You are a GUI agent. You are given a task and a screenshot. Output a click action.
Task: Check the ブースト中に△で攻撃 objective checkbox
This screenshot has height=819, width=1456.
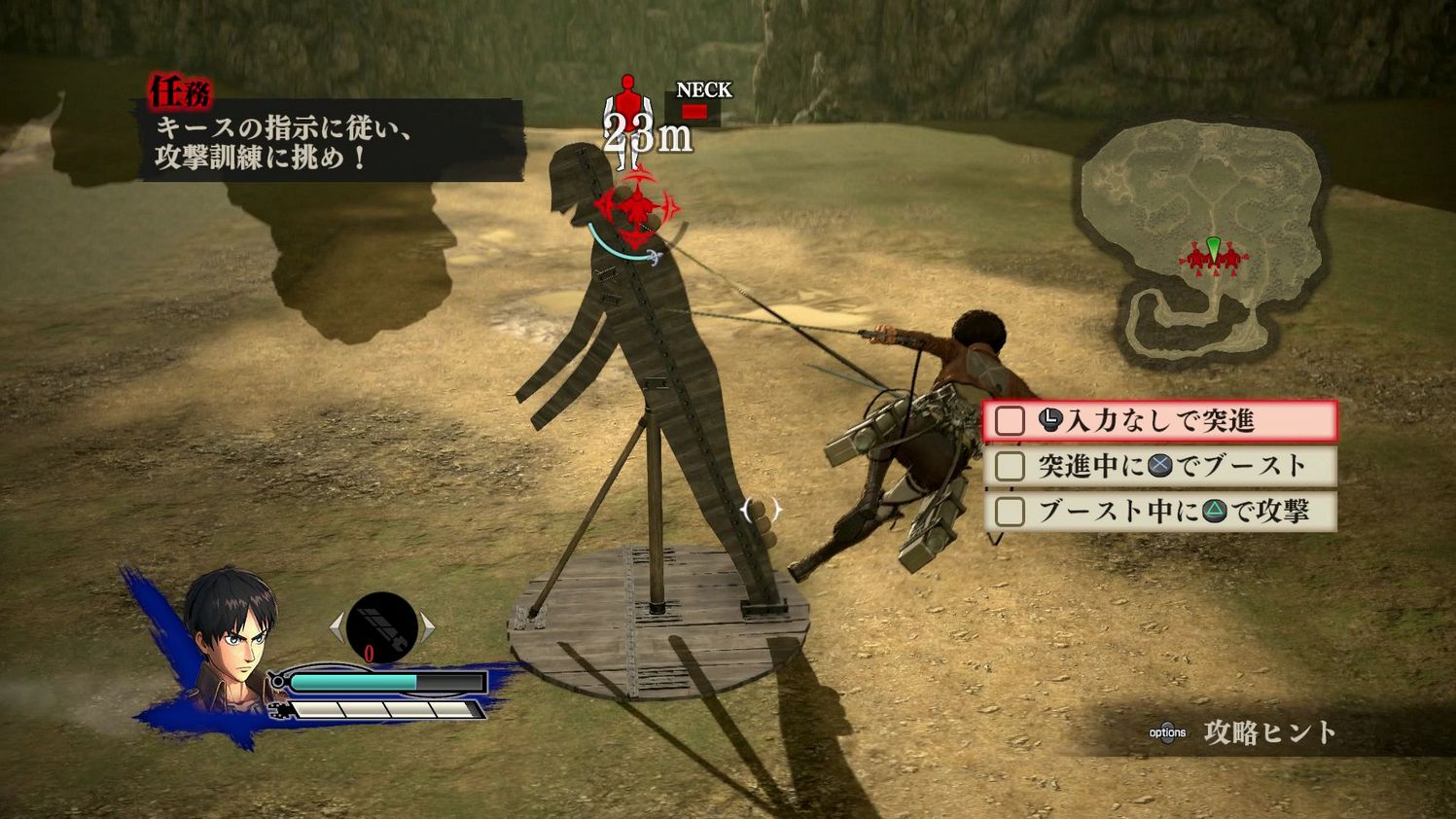coord(1009,513)
